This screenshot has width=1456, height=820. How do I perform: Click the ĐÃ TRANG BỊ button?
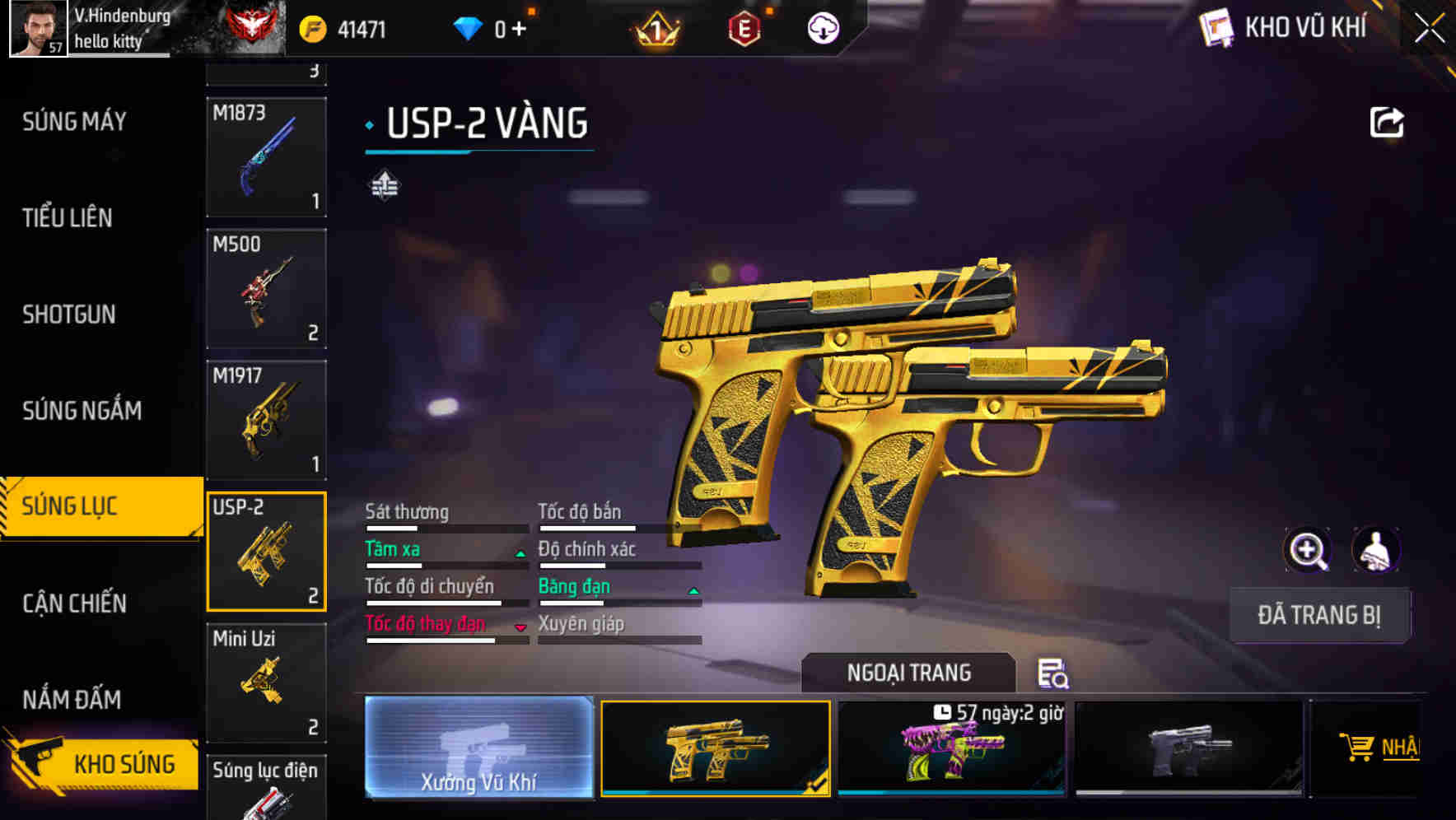pyautogui.click(x=1318, y=615)
